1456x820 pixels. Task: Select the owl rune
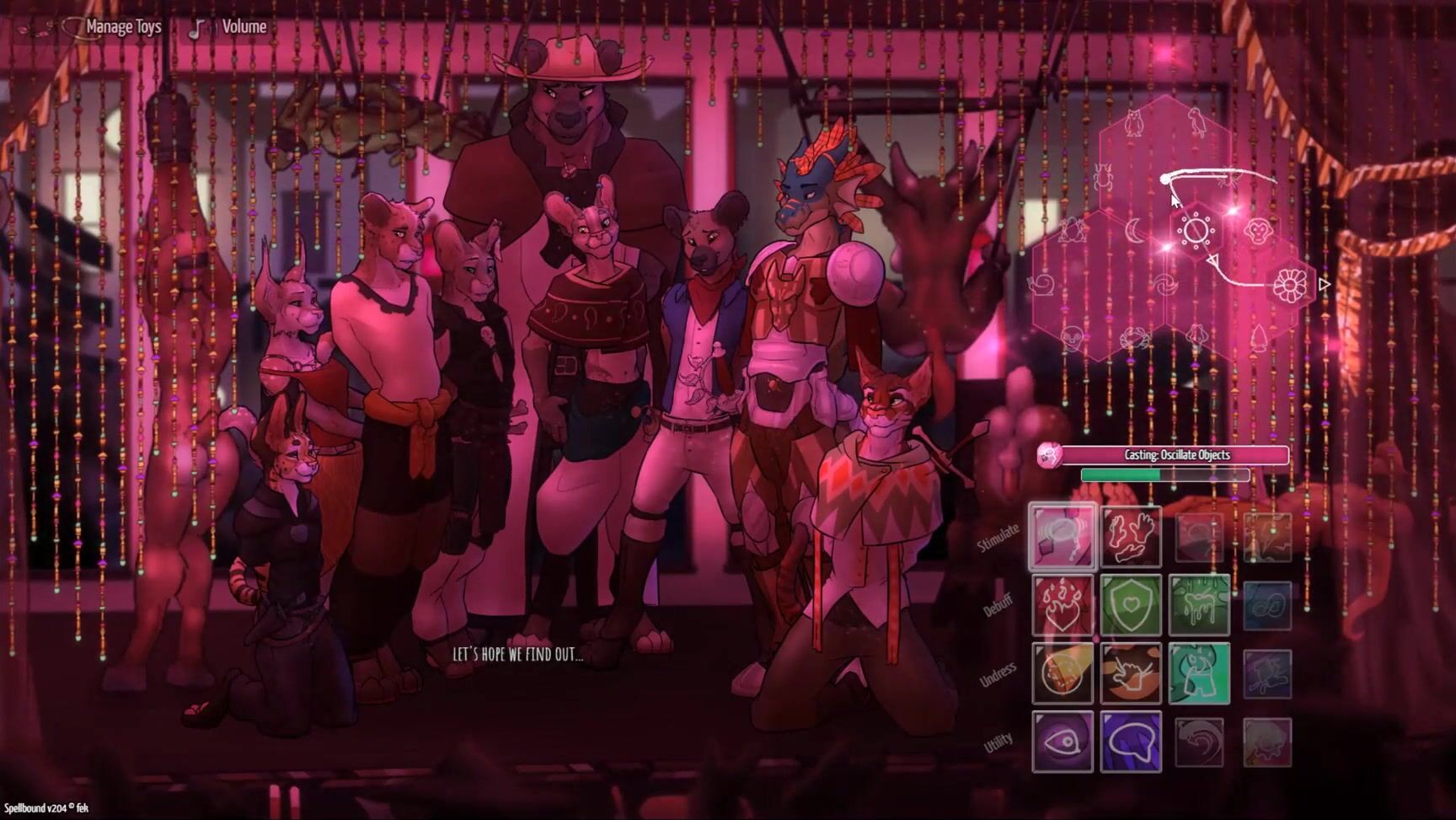point(1133,122)
